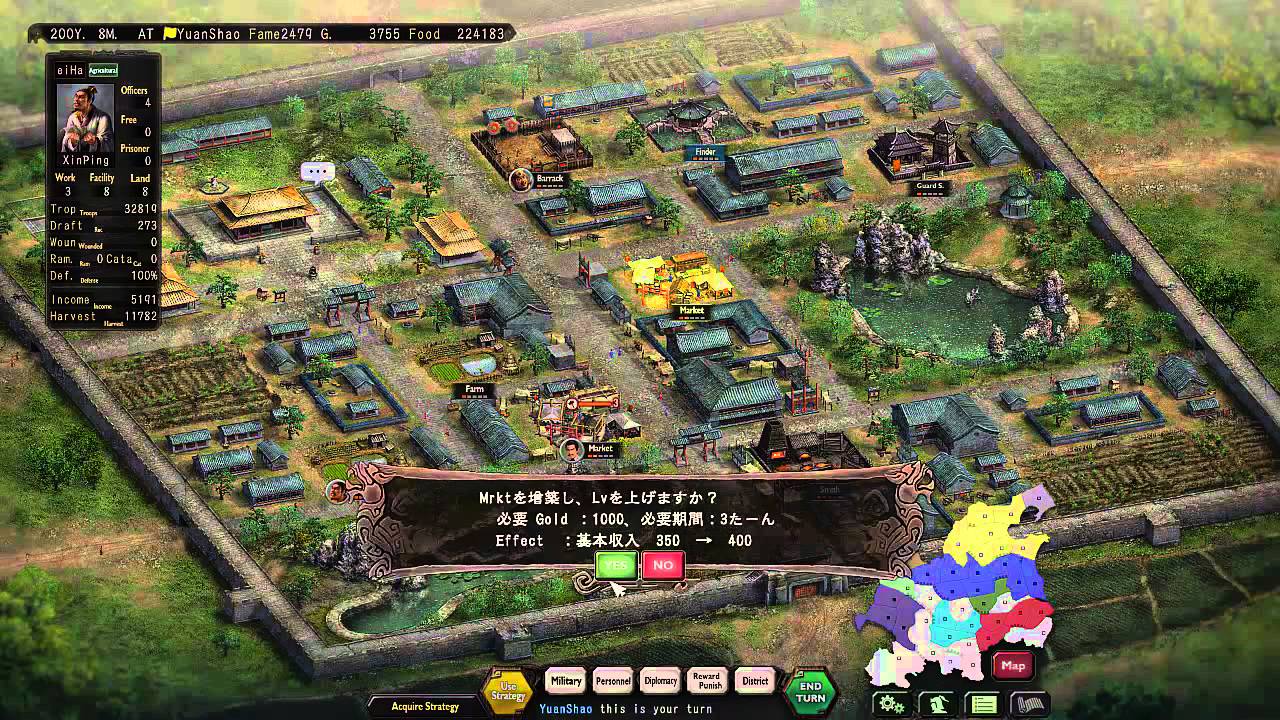The image size is (1280, 720).
Task: Open the gear settings icon in bottom toolbar
Action: (x=888, y=702)
